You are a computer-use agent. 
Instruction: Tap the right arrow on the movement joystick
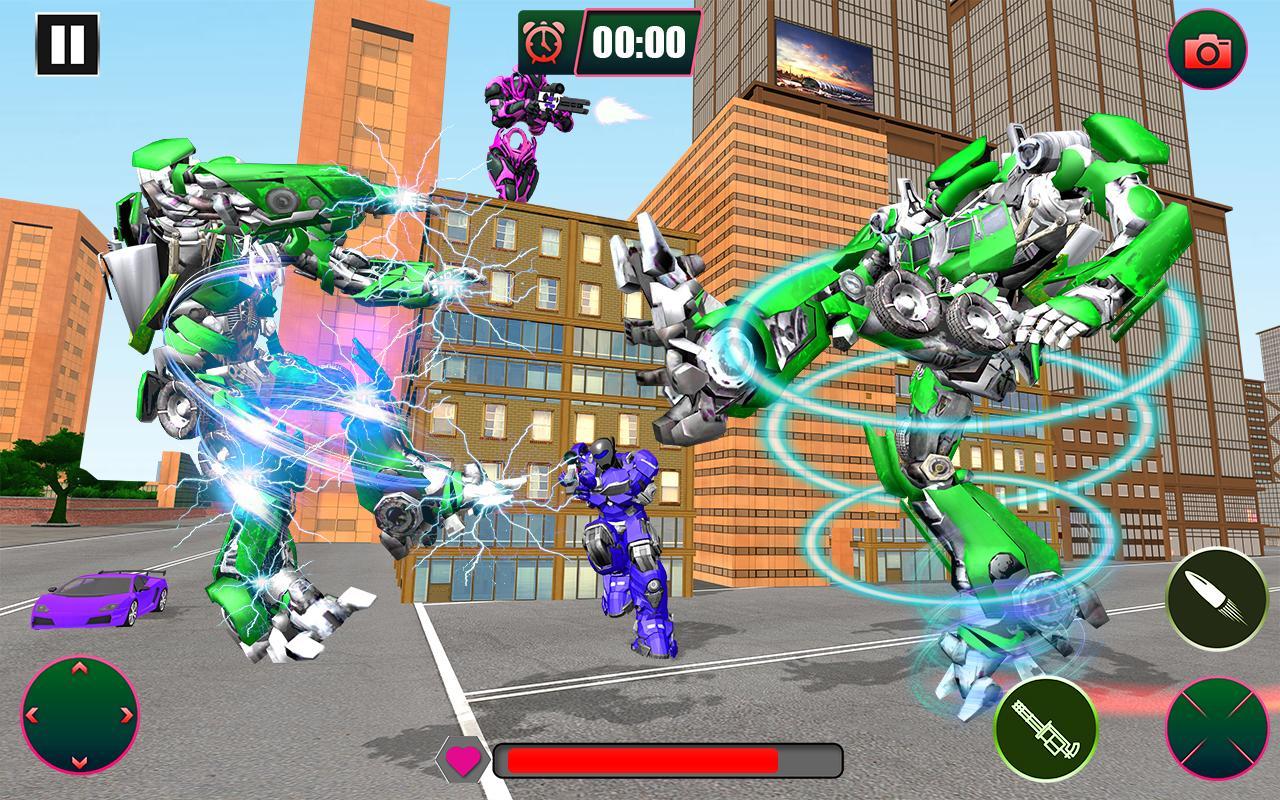128,713
